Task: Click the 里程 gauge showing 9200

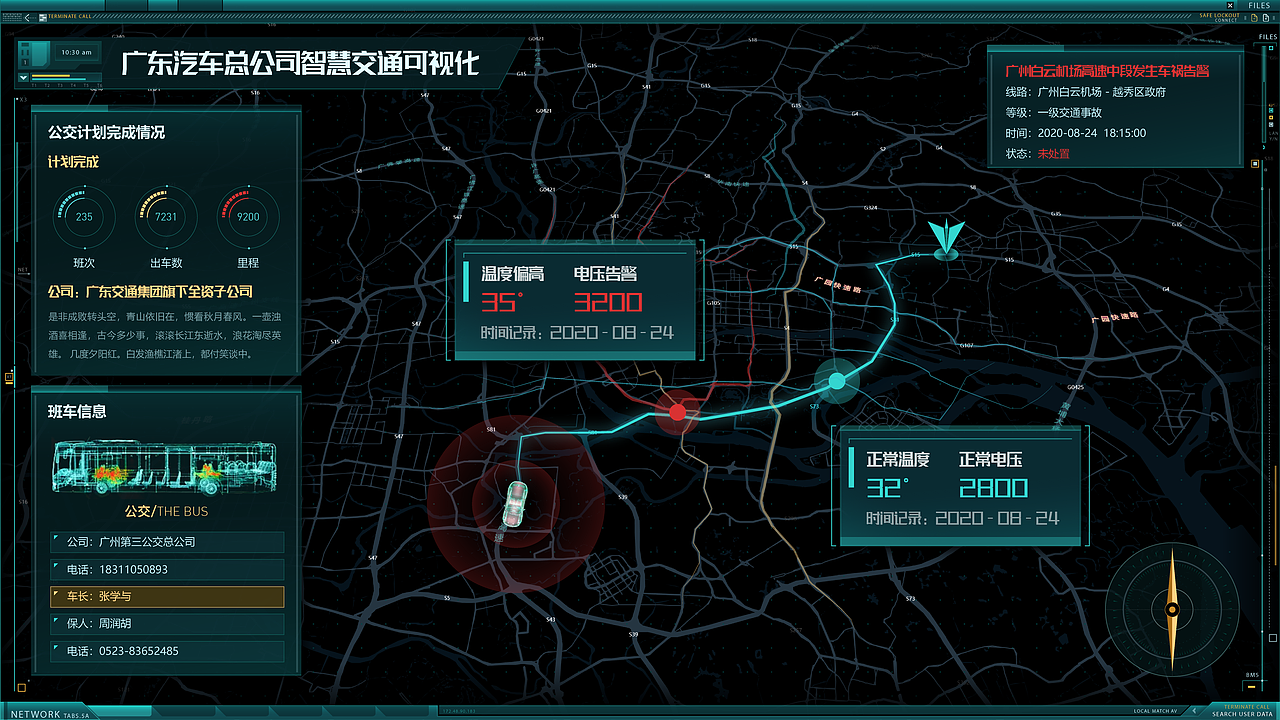Action: tap(248, 217)
